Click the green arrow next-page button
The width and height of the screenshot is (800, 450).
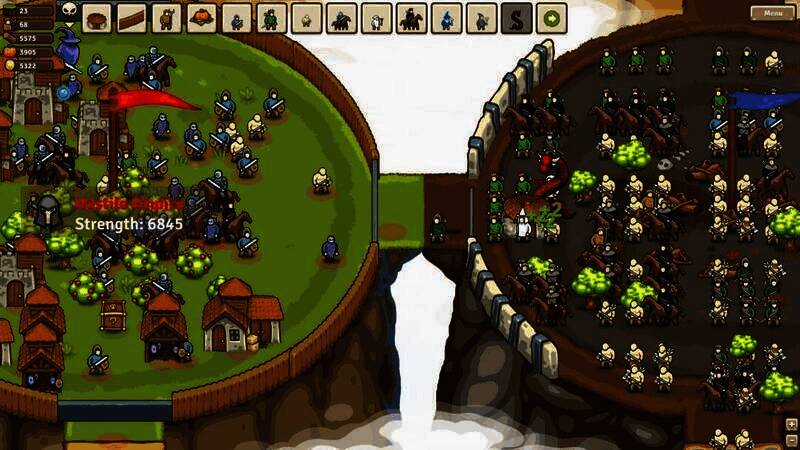550,18
